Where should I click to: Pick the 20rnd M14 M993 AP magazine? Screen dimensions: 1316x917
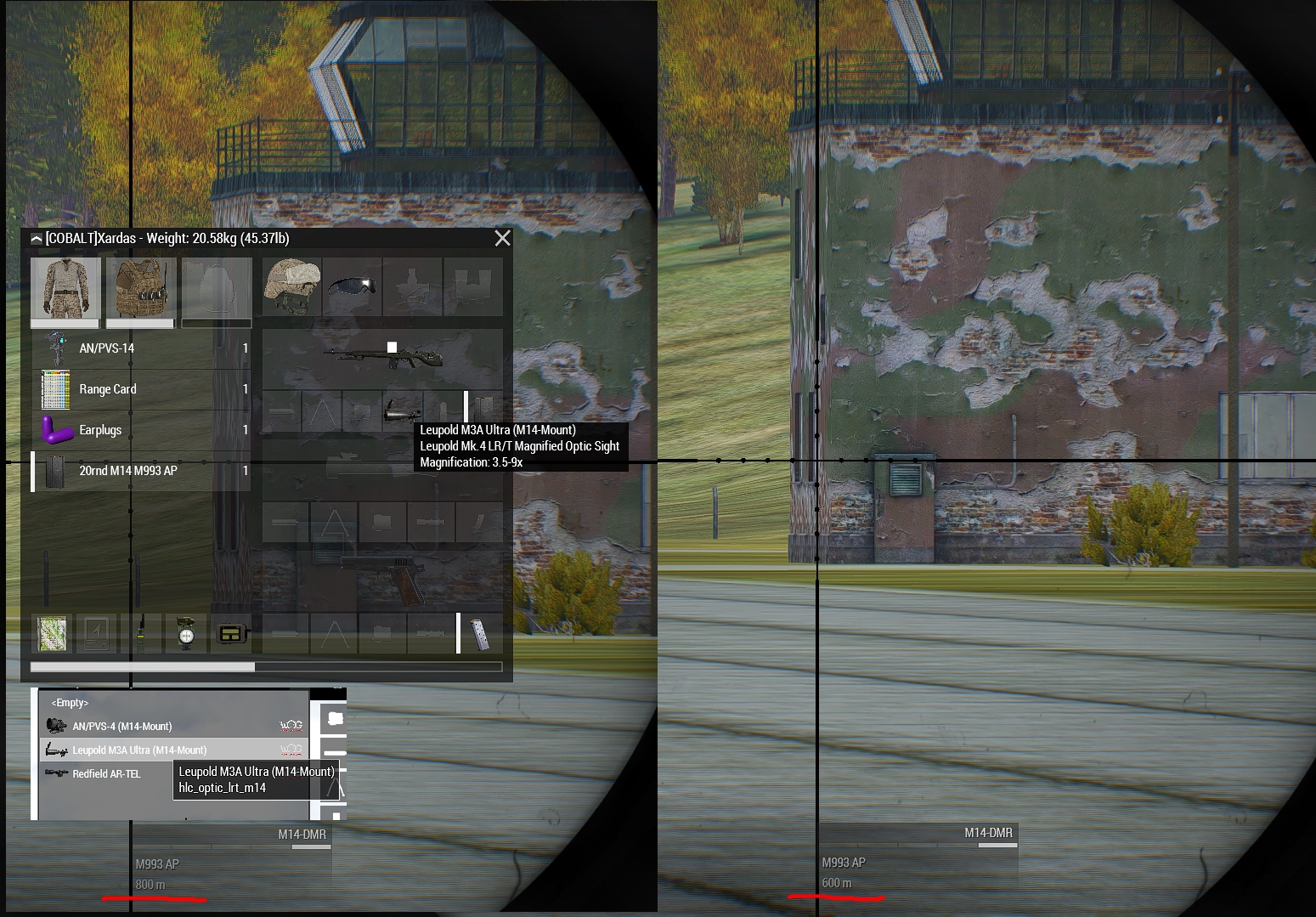(x=141, y=471)
